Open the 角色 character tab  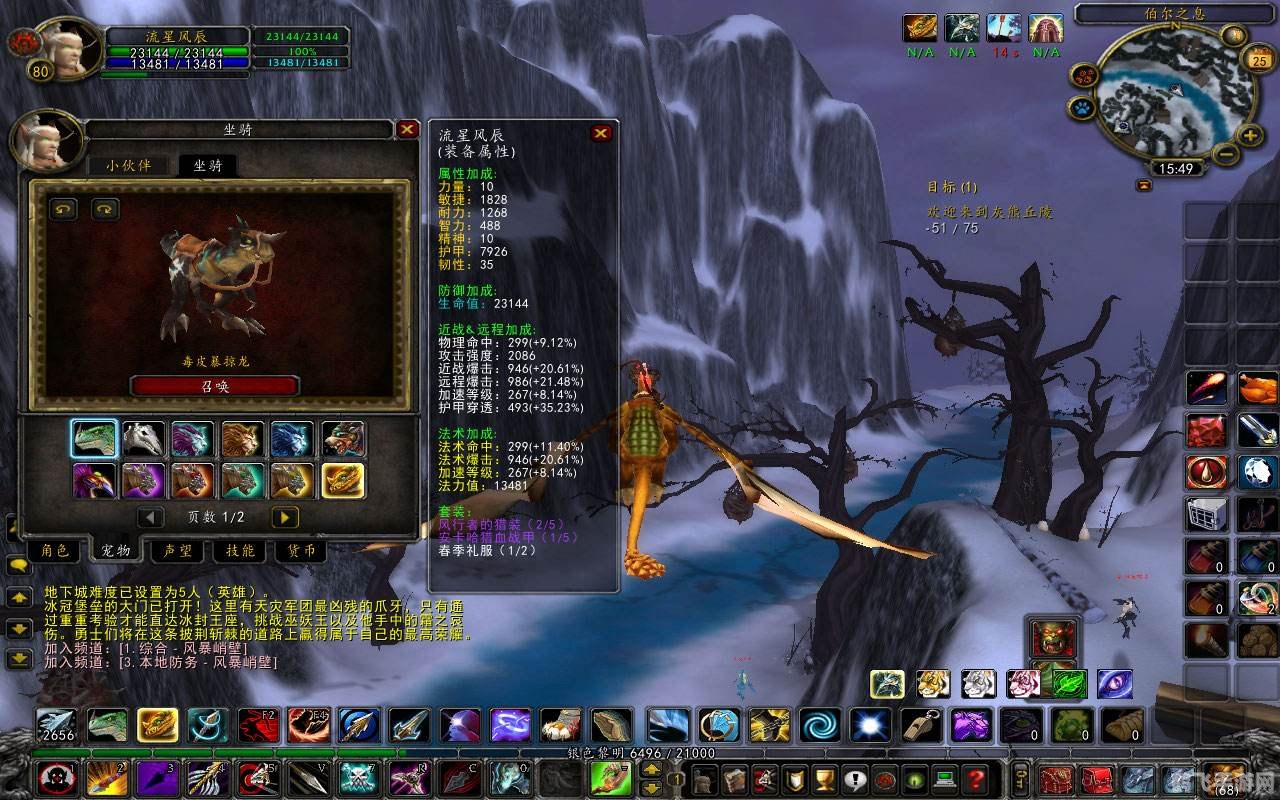[x=54, y=551]
